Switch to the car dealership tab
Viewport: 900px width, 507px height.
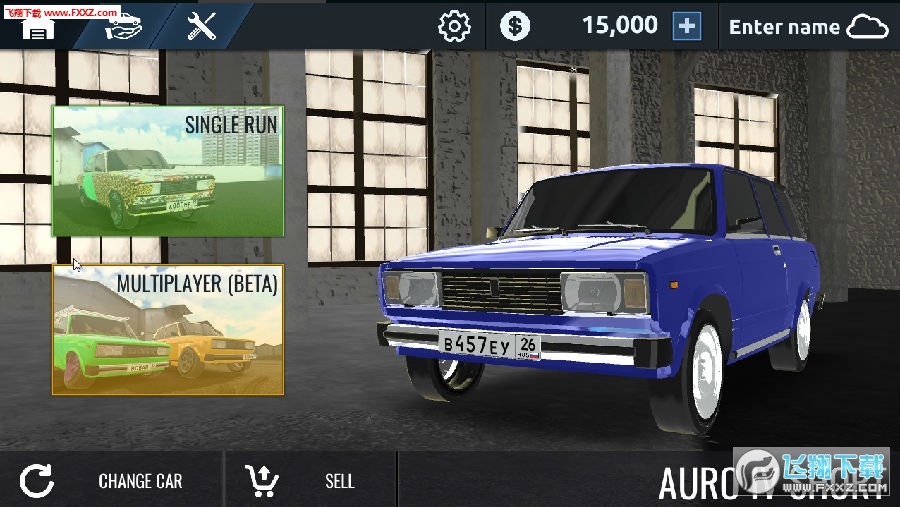pyautogui.click(x=124, y=25)
